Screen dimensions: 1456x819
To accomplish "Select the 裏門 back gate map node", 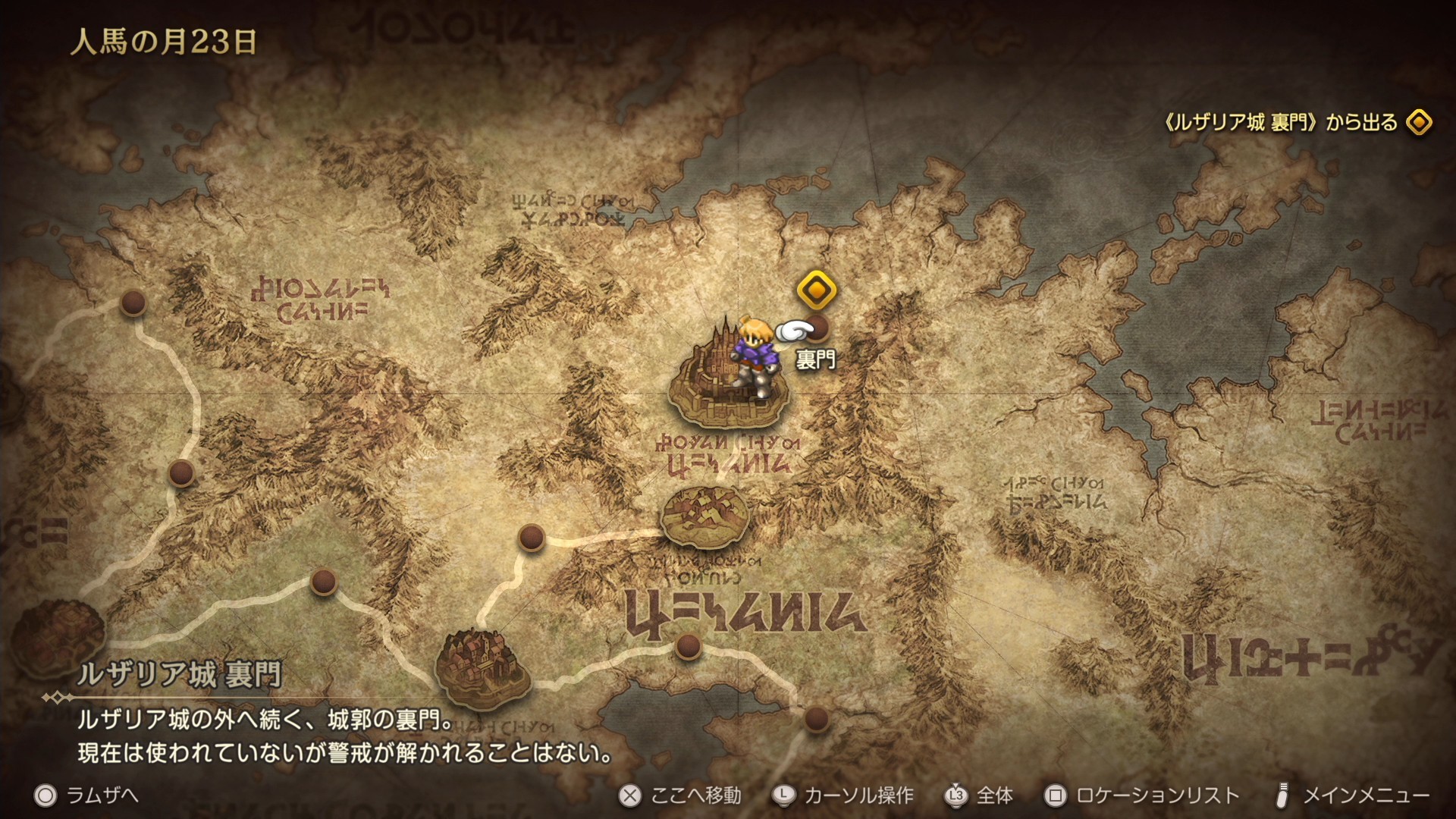I will point(817,327).
